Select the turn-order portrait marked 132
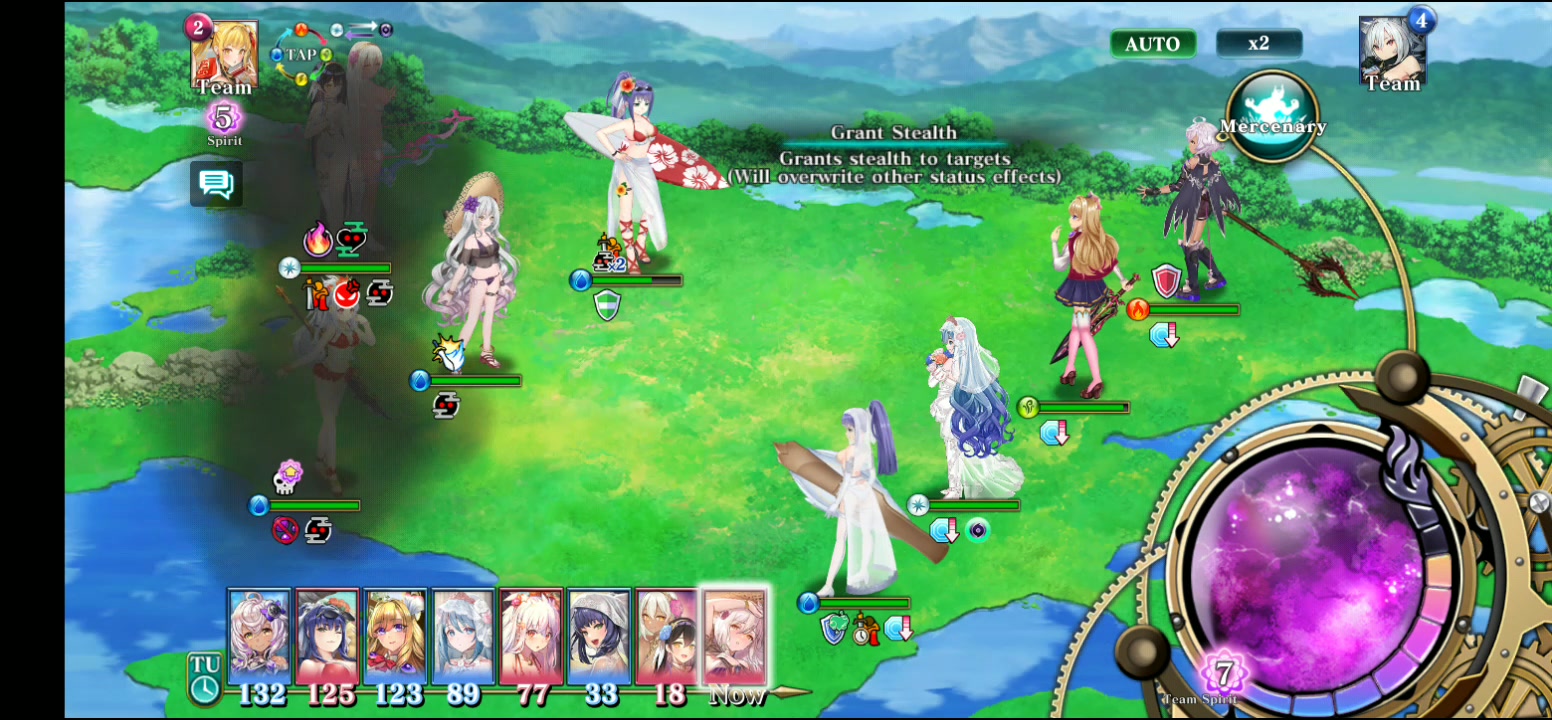Screen dimensions: 1552x720 (260, 636)
